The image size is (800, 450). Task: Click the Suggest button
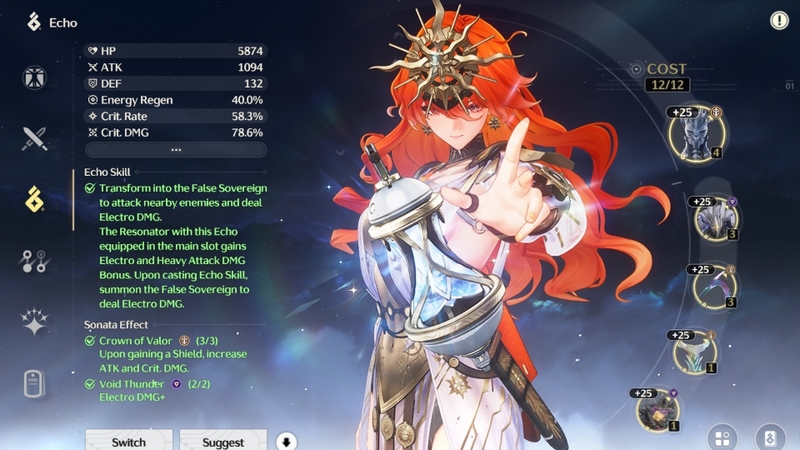tap(222, 441)
